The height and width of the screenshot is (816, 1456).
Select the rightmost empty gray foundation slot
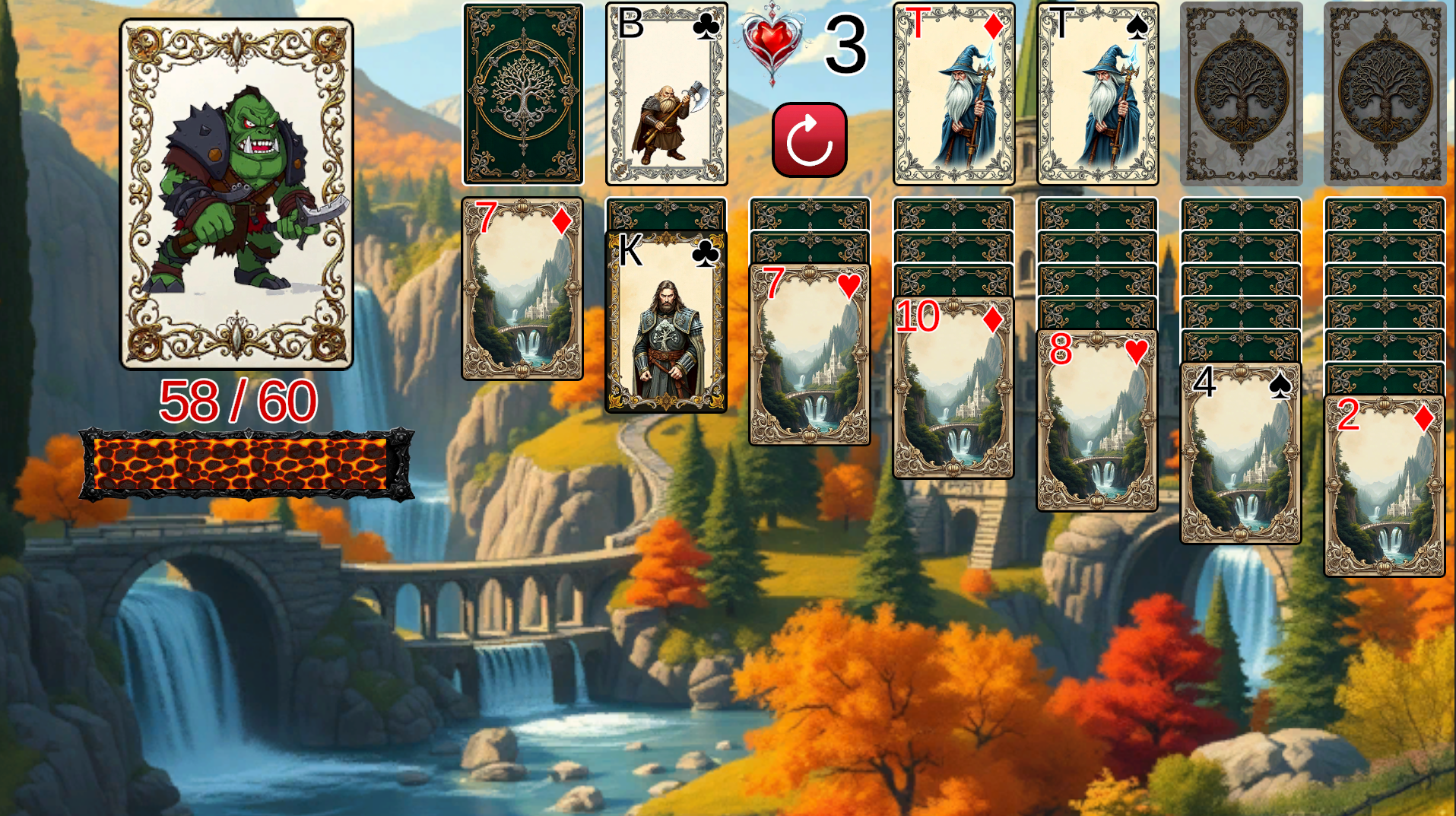click(x=1385, y=91)
